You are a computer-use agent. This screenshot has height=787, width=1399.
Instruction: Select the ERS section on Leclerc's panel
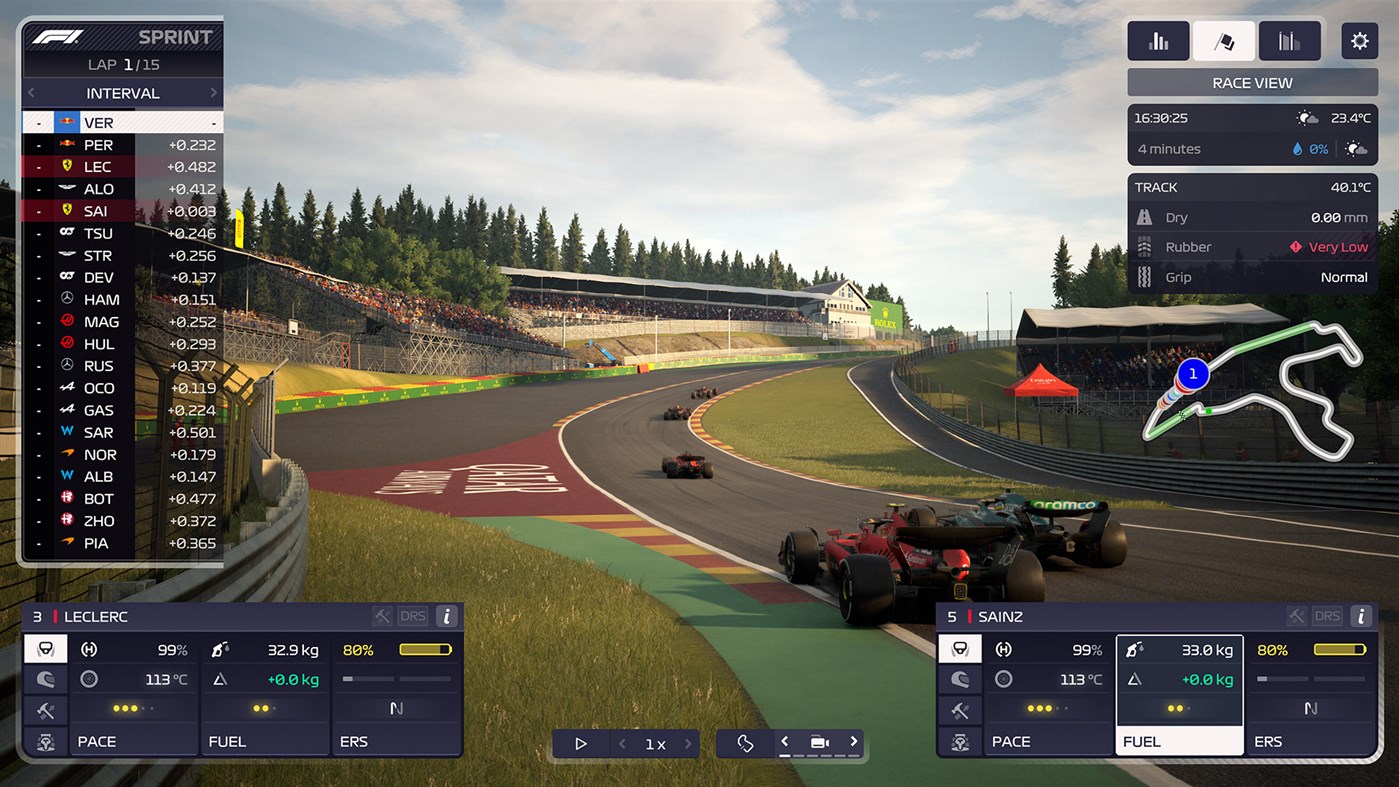(x=397, y=741)
